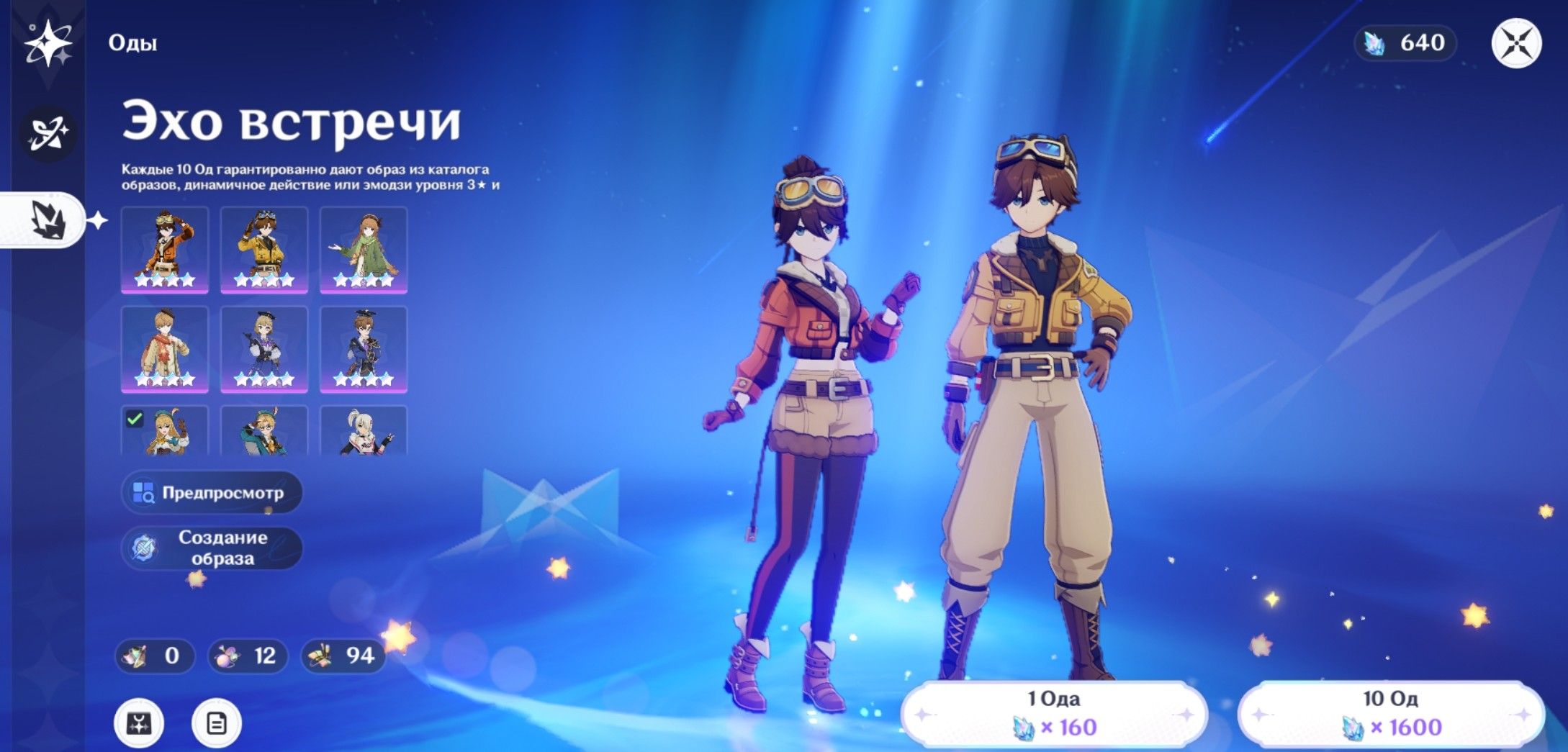Purchase 10 Од for 1600

1390,714
